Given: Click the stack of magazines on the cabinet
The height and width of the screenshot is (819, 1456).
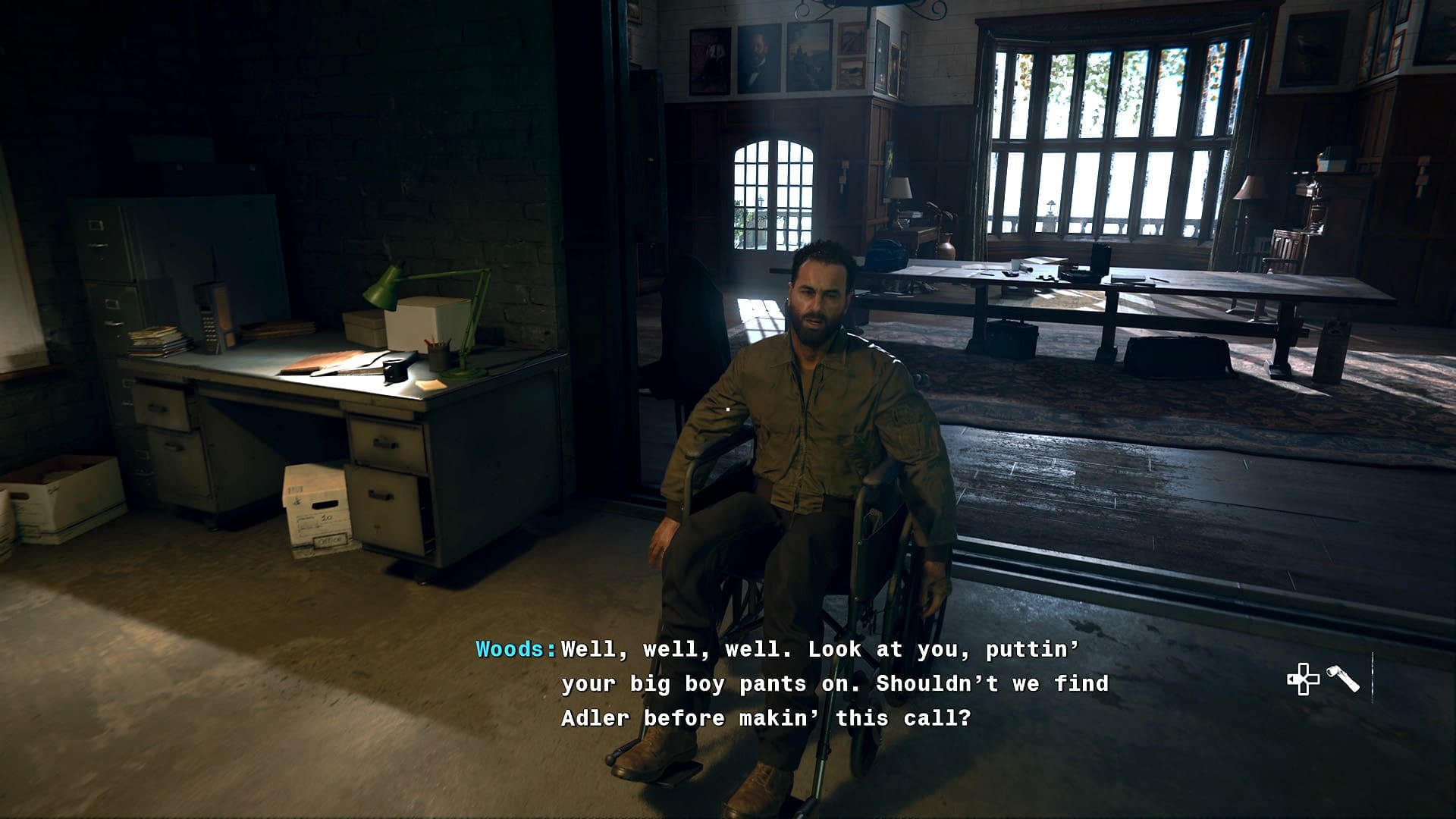Looking at the screenshot, I should (x=157, y=341).
